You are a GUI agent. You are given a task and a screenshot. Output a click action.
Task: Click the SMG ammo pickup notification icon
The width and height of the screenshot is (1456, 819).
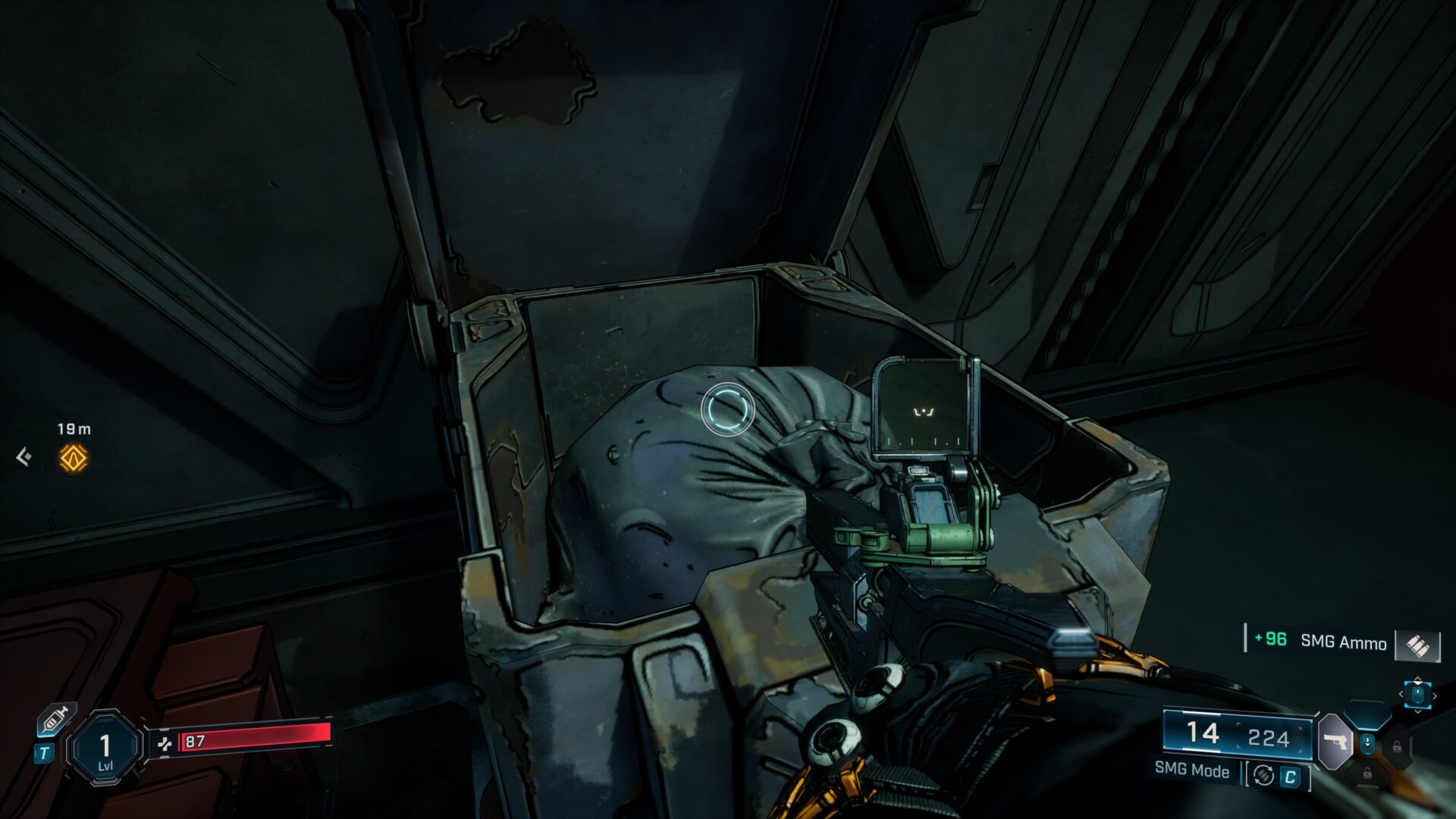click(x=1417, y=645)
